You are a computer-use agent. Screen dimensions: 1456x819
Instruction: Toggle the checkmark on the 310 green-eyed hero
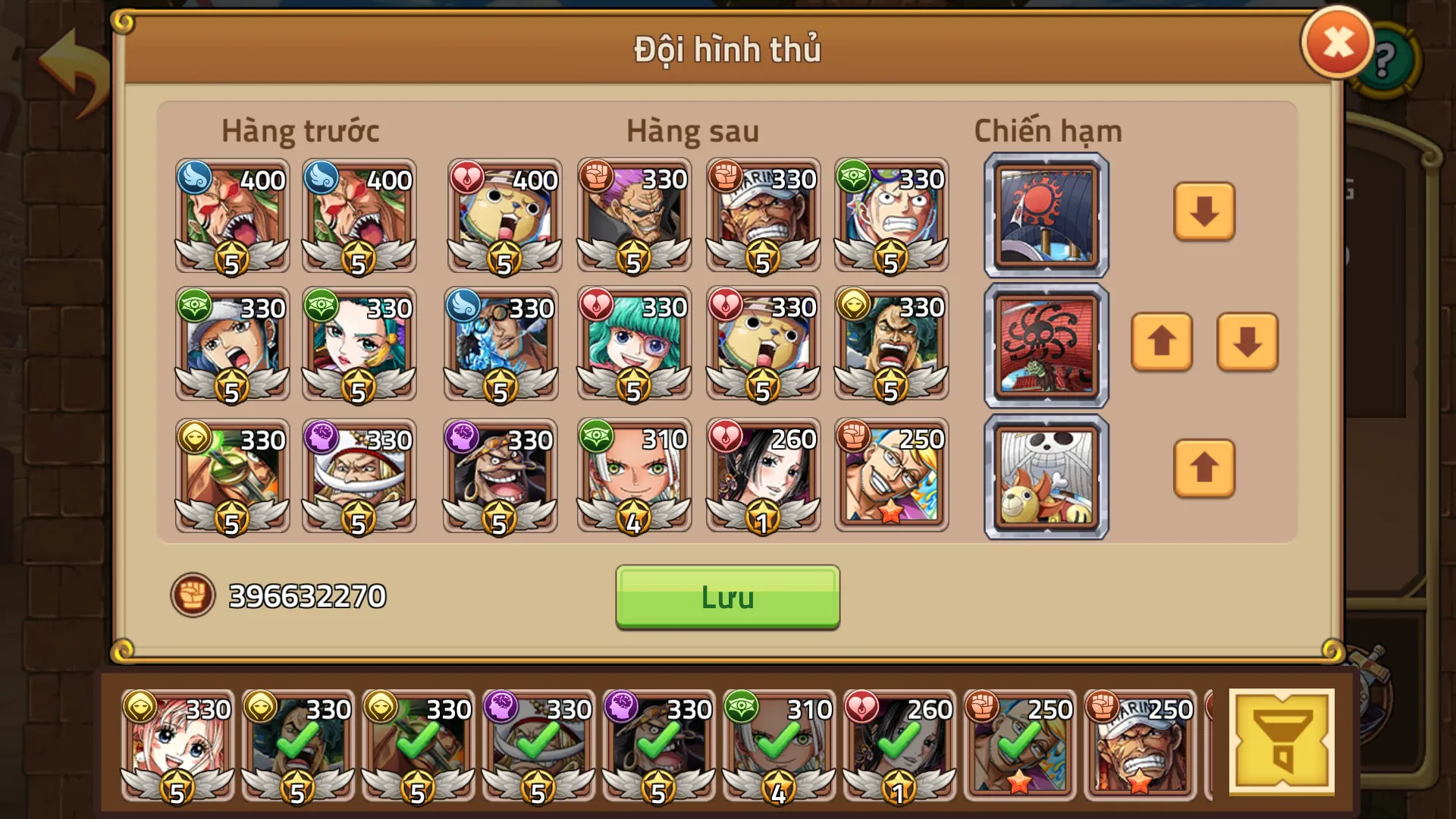pos(774,747)
